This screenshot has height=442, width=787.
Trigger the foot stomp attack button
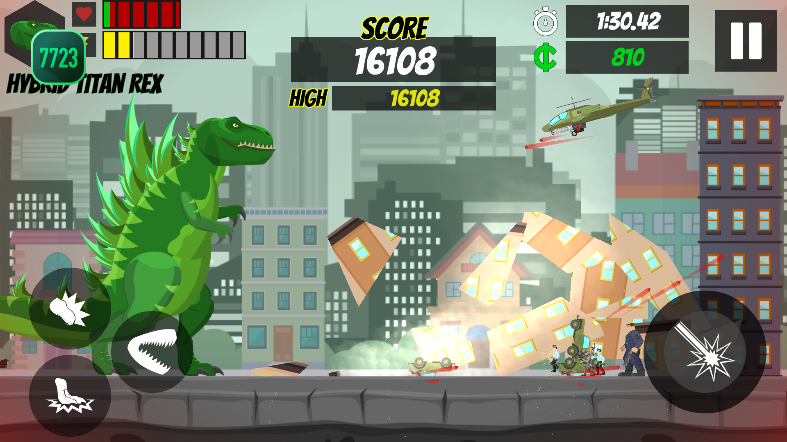pos(69,395)
